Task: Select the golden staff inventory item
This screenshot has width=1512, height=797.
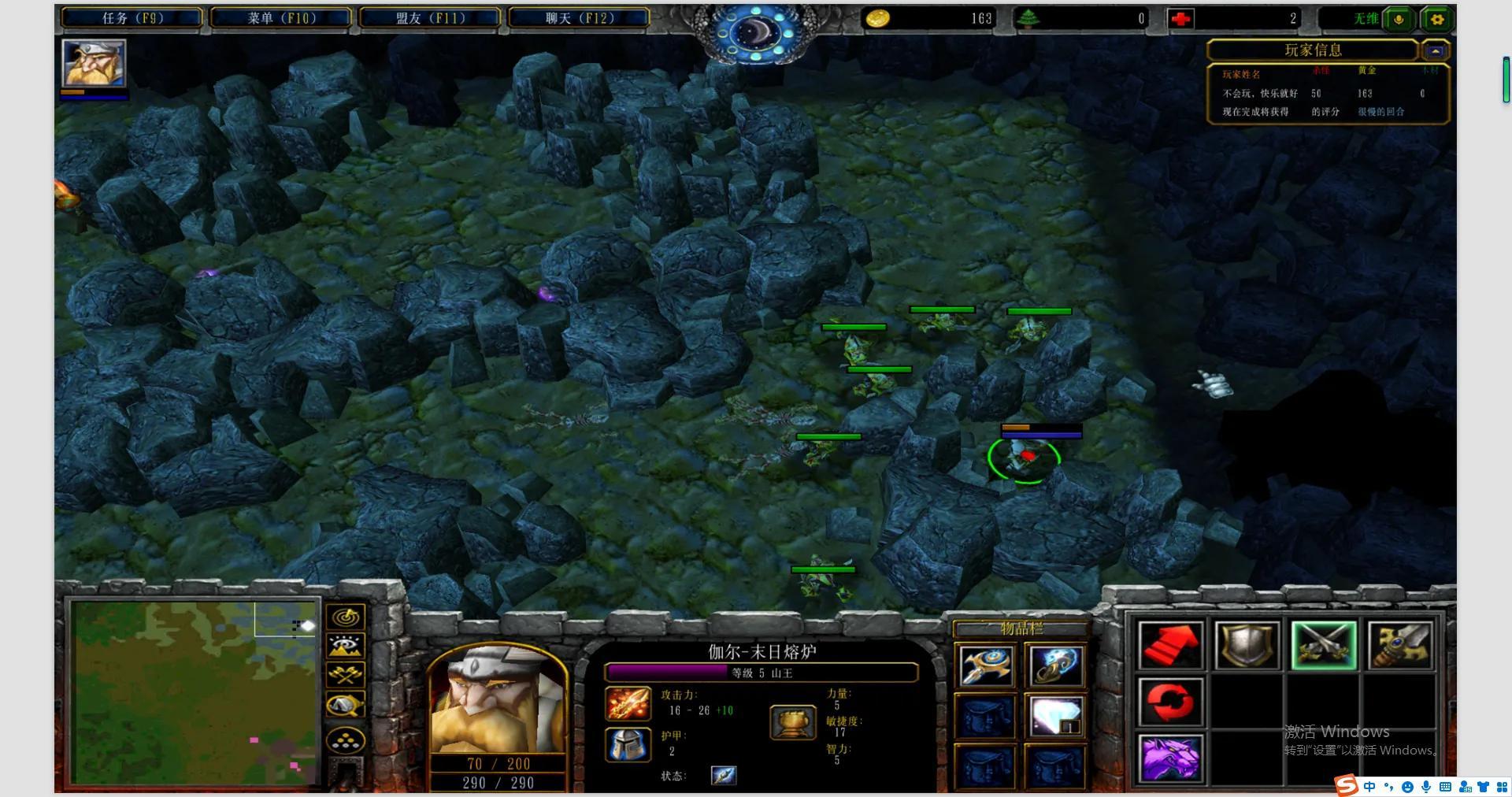Action: point(986,665)
